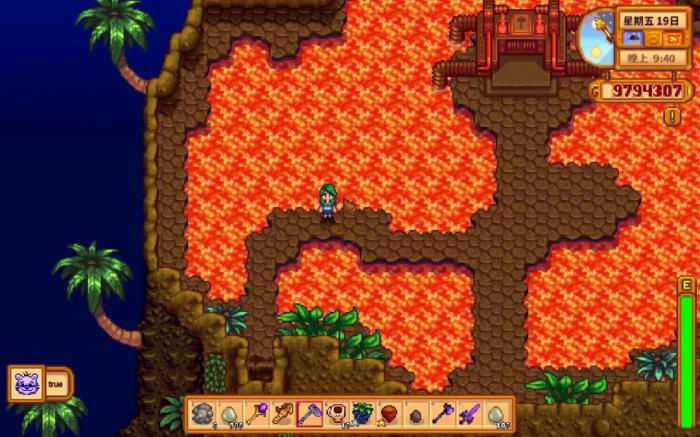Select the red chestnut-shaped item slot

389,414
